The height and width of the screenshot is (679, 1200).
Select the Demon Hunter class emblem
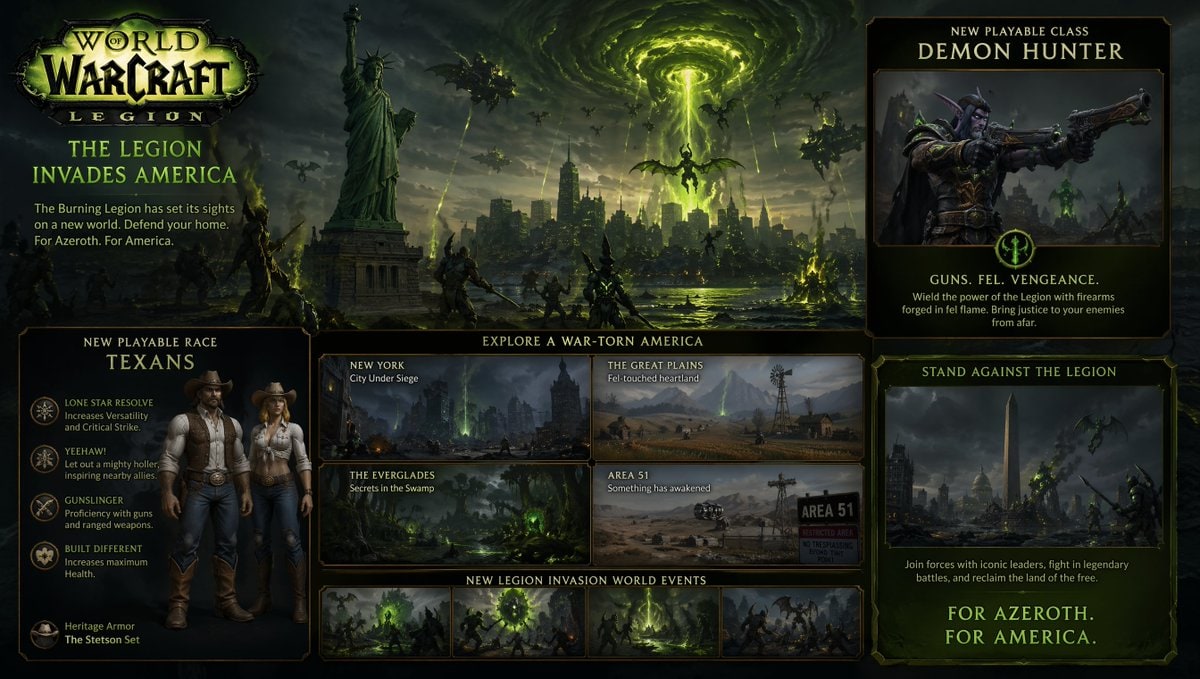1018,249
